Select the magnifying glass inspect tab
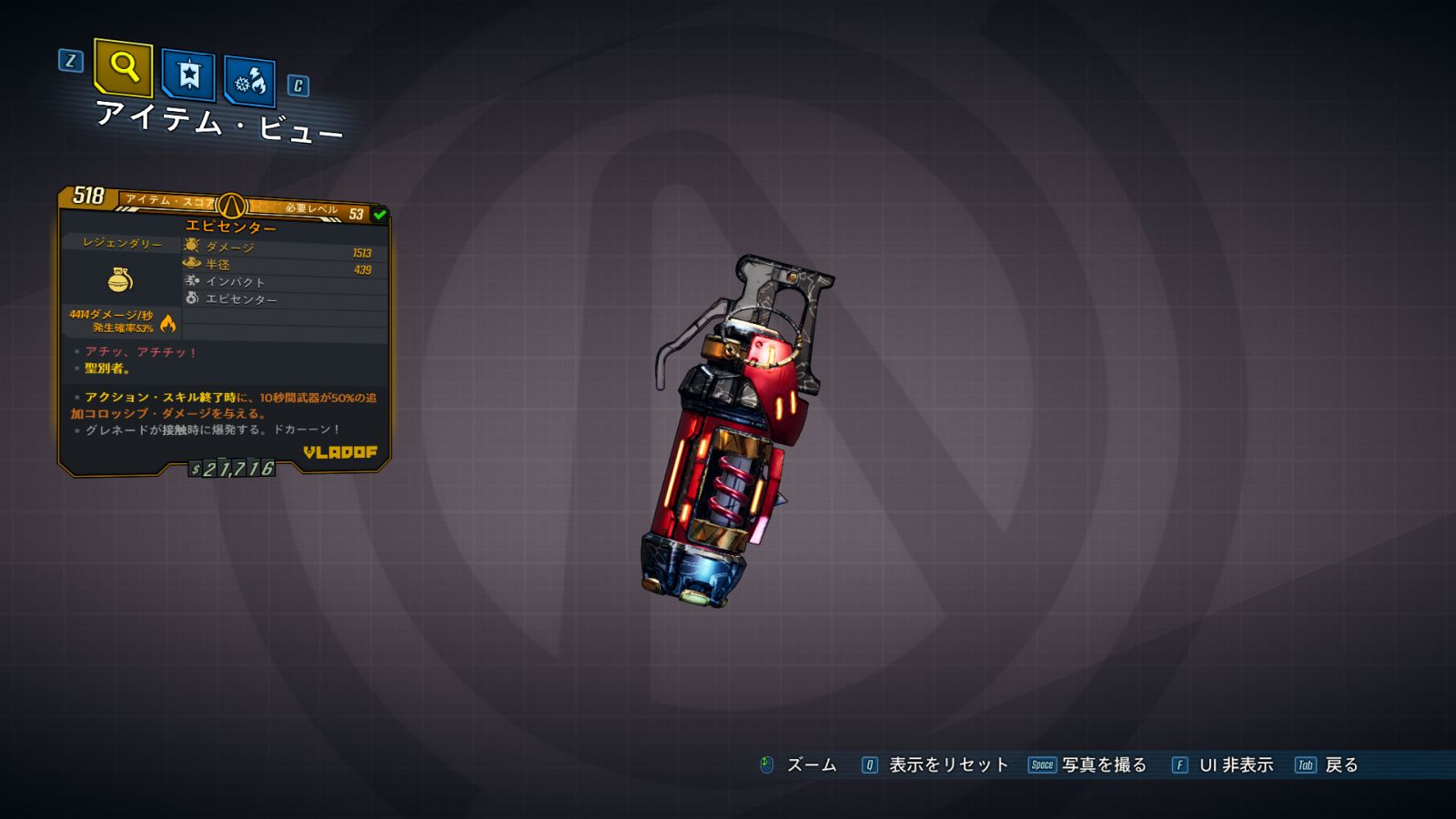The height and width of the screenshot is (819, 1456). pyautogui.click(x=124, y=67)
